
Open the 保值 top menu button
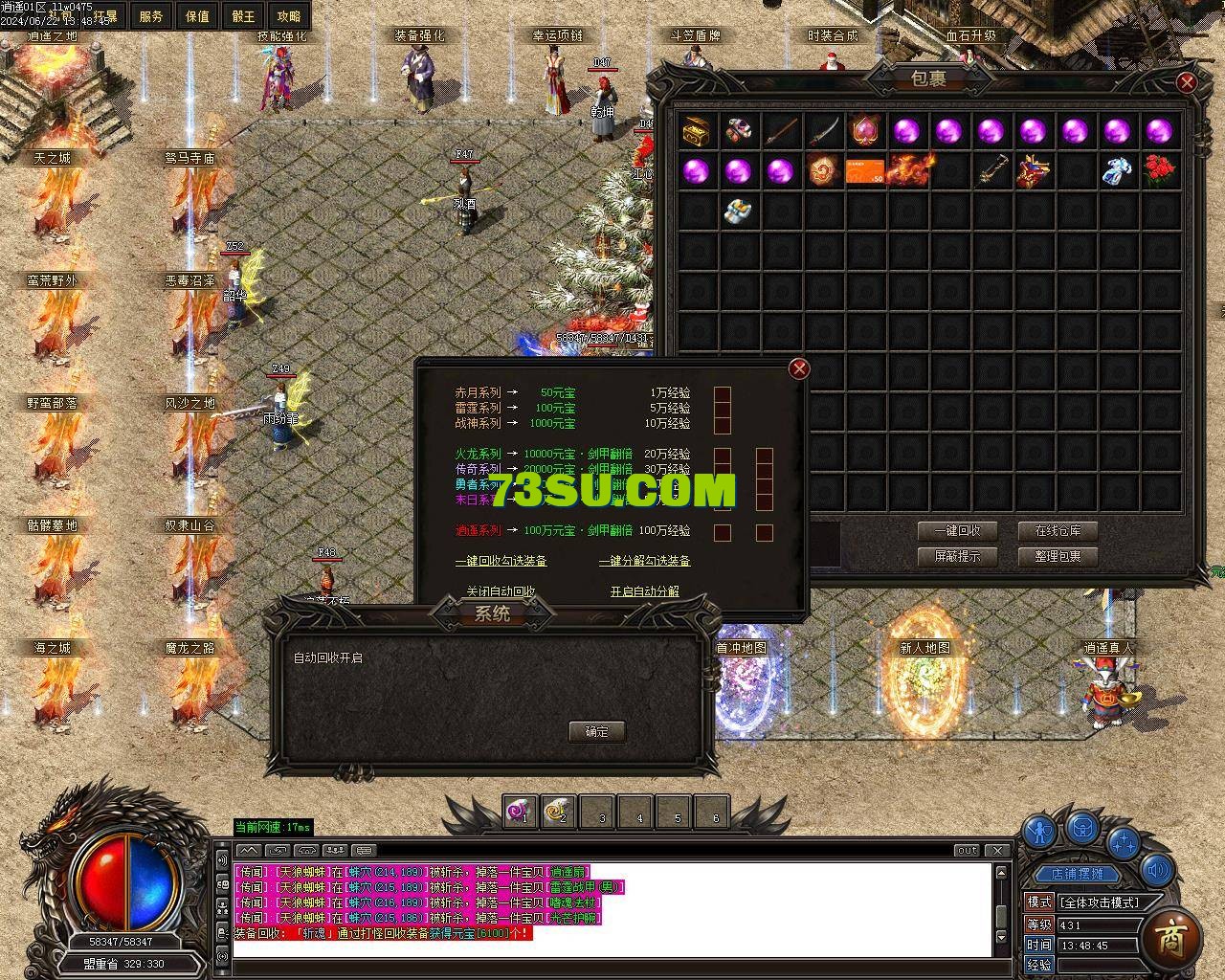(x=197, y=16)
